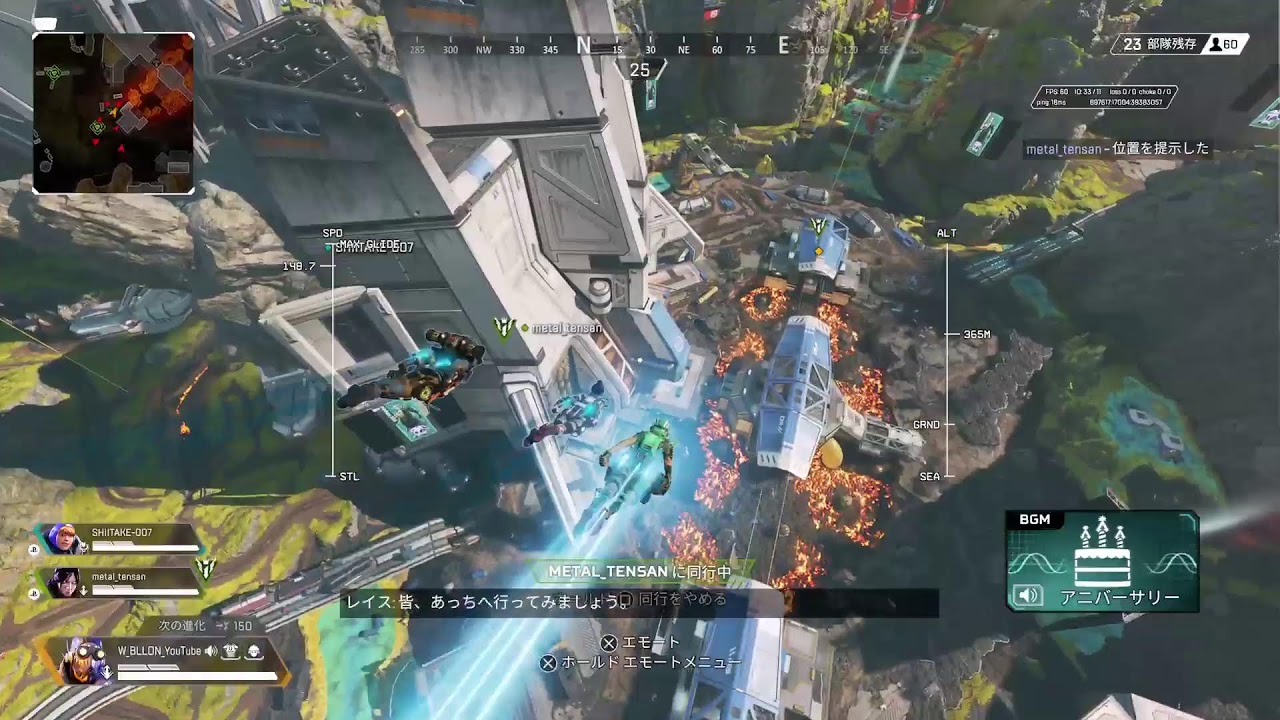This screenshot has width=1280, height=720.
Task: Open the minimap
Action: (x=113, y=113)
